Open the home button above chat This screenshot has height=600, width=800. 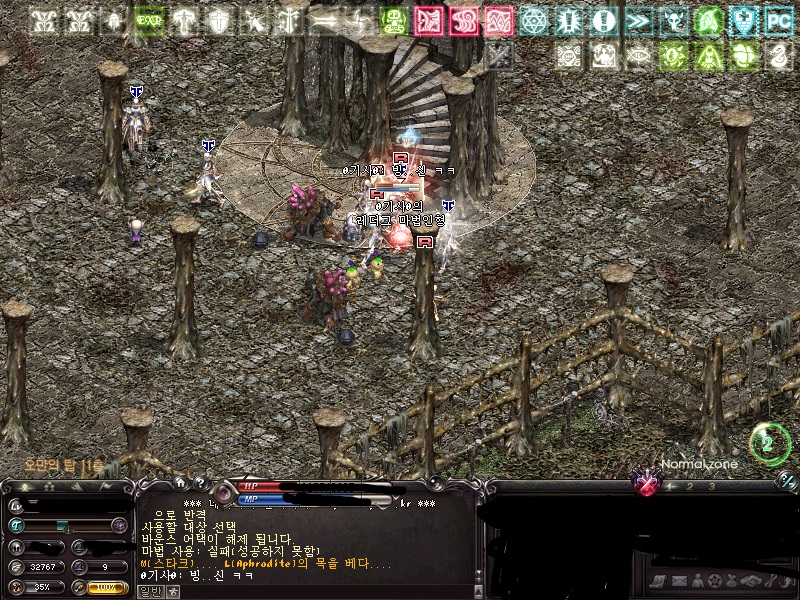click(x=181, y=483)
